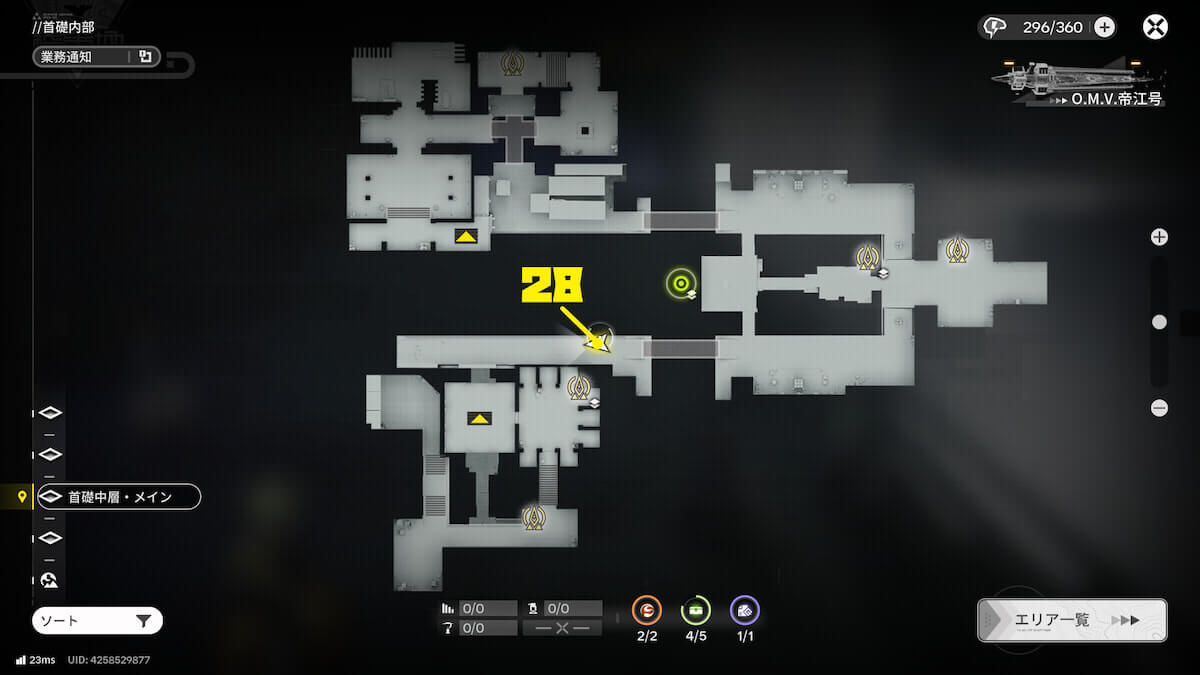Open the ソート filter menu
1200x675 pixels.
coord(97,621)
